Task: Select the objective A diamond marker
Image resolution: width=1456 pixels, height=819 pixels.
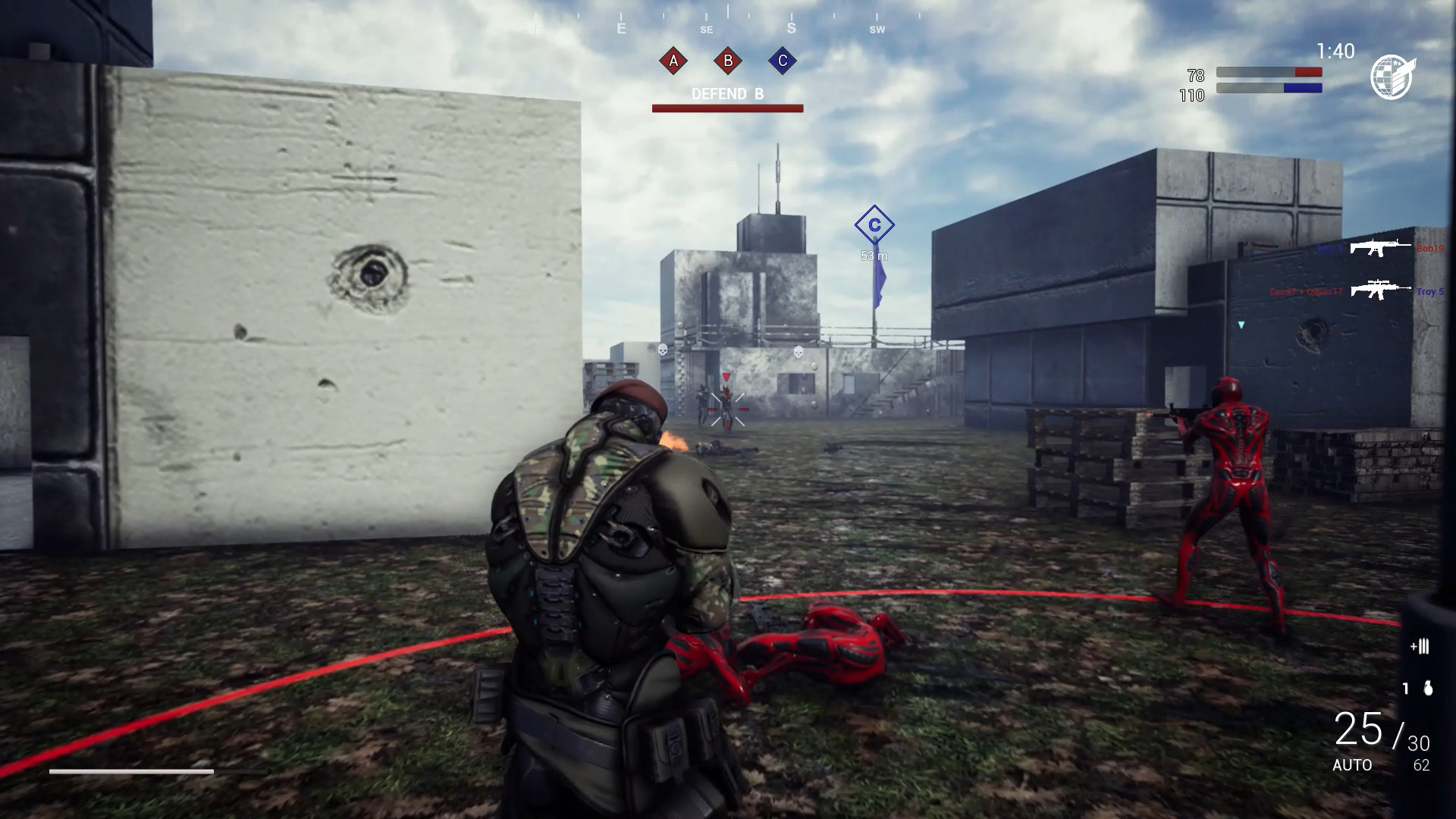Action: [x=672, y=61]
